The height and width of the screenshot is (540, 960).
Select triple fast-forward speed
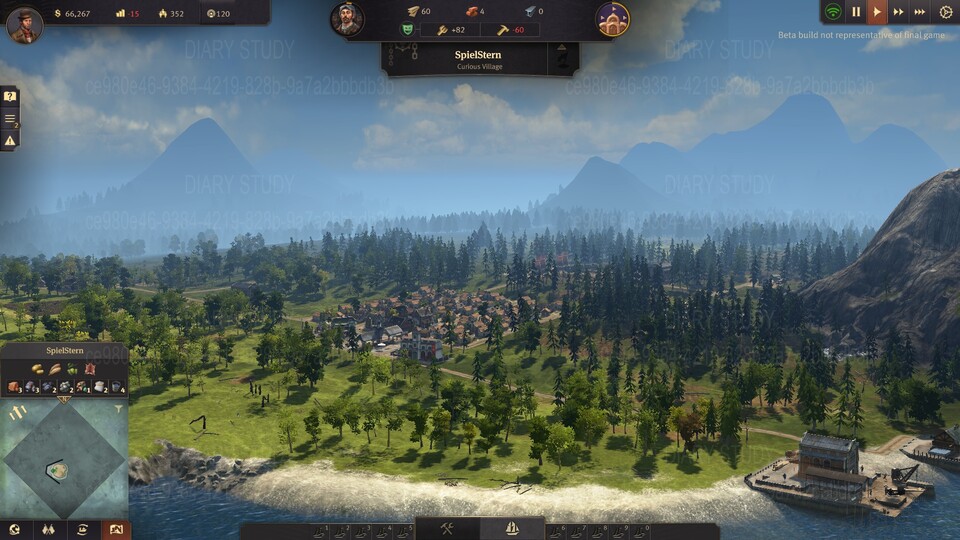click(920, 12)
